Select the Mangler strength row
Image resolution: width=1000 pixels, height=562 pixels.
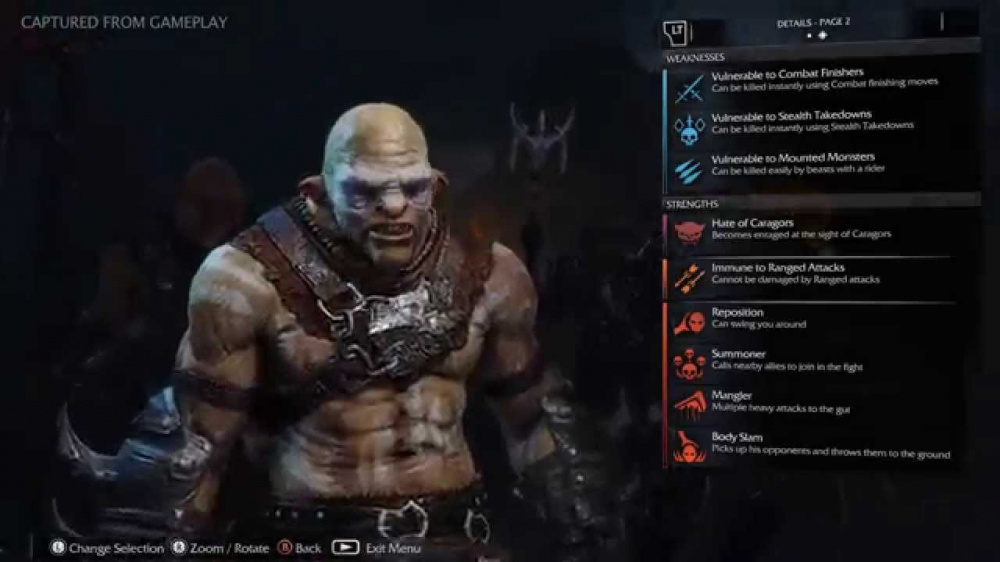[810, 402]
